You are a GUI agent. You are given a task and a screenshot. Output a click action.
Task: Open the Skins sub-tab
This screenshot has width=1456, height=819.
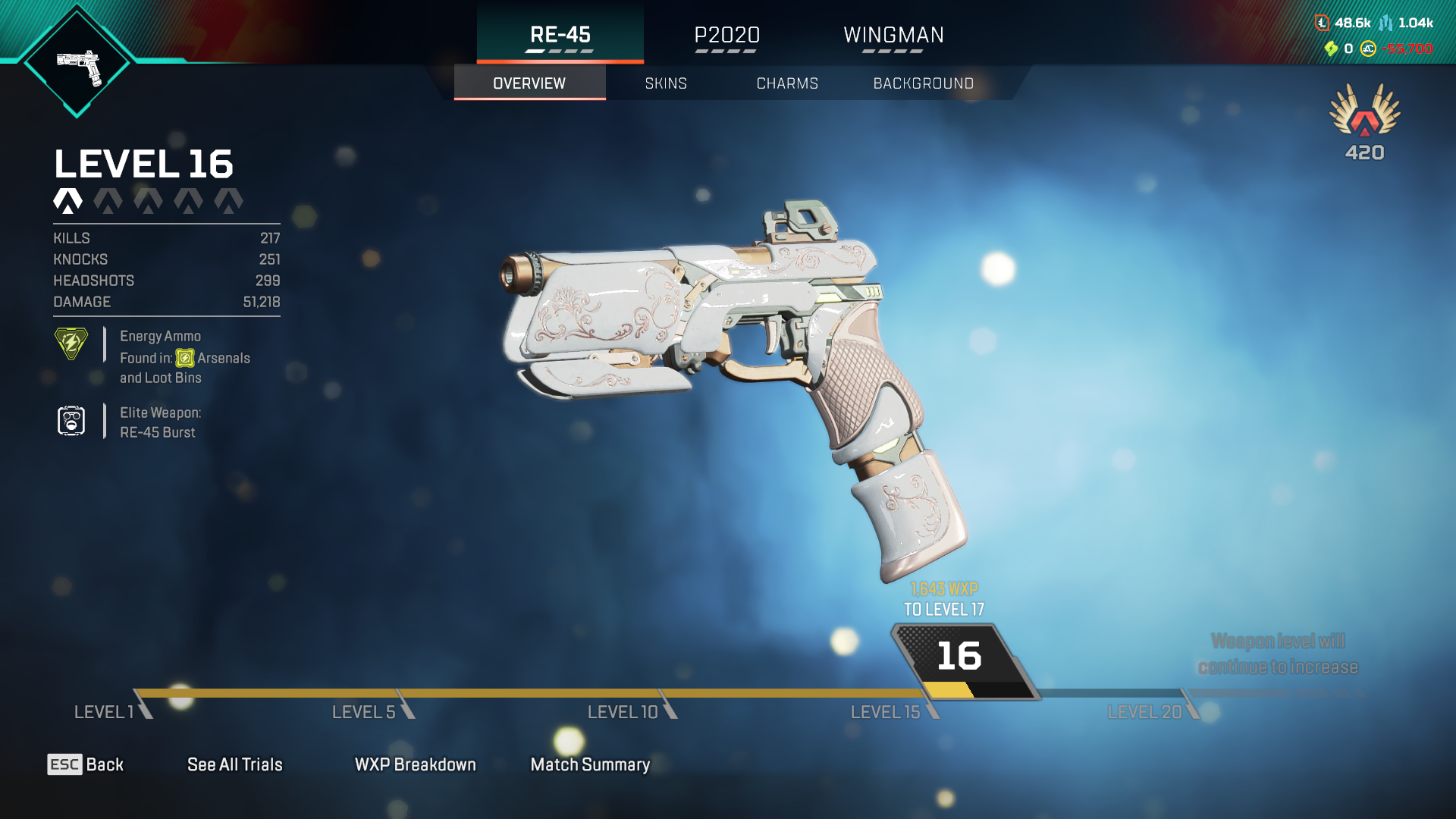(x=666, y=83)
